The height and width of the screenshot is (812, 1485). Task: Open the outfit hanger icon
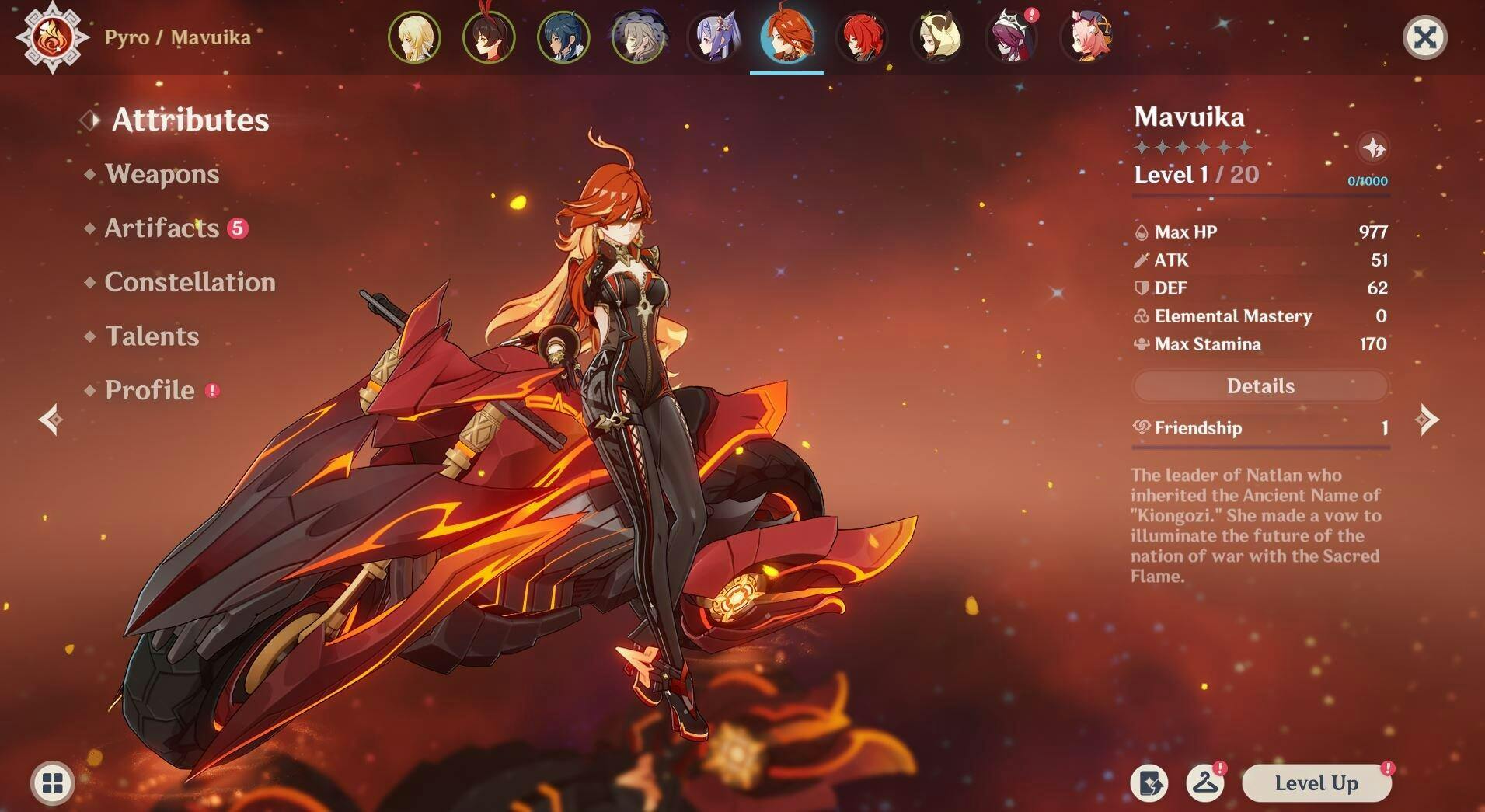[1204, 783]
